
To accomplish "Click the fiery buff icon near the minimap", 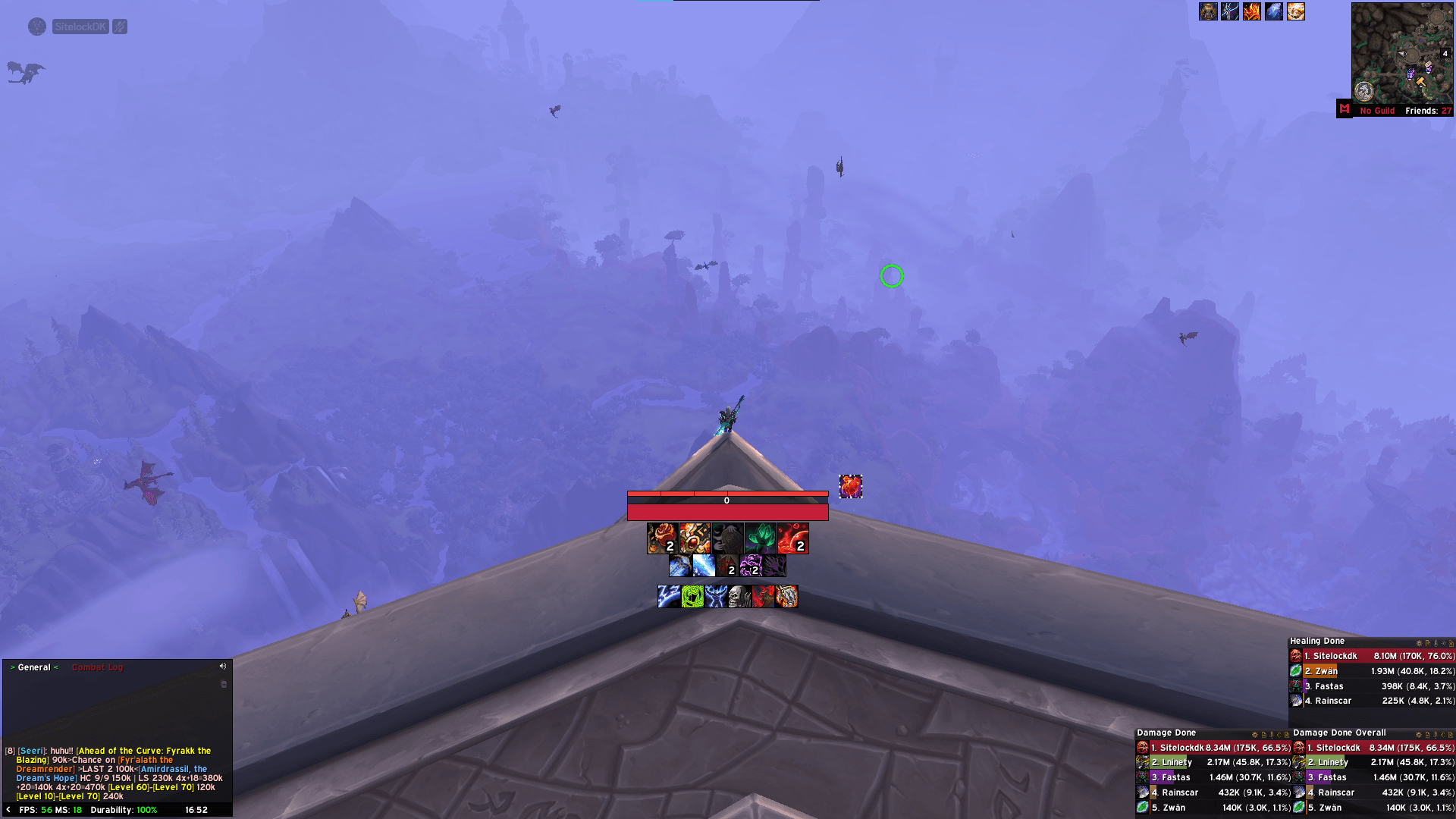I will 1252,12.
